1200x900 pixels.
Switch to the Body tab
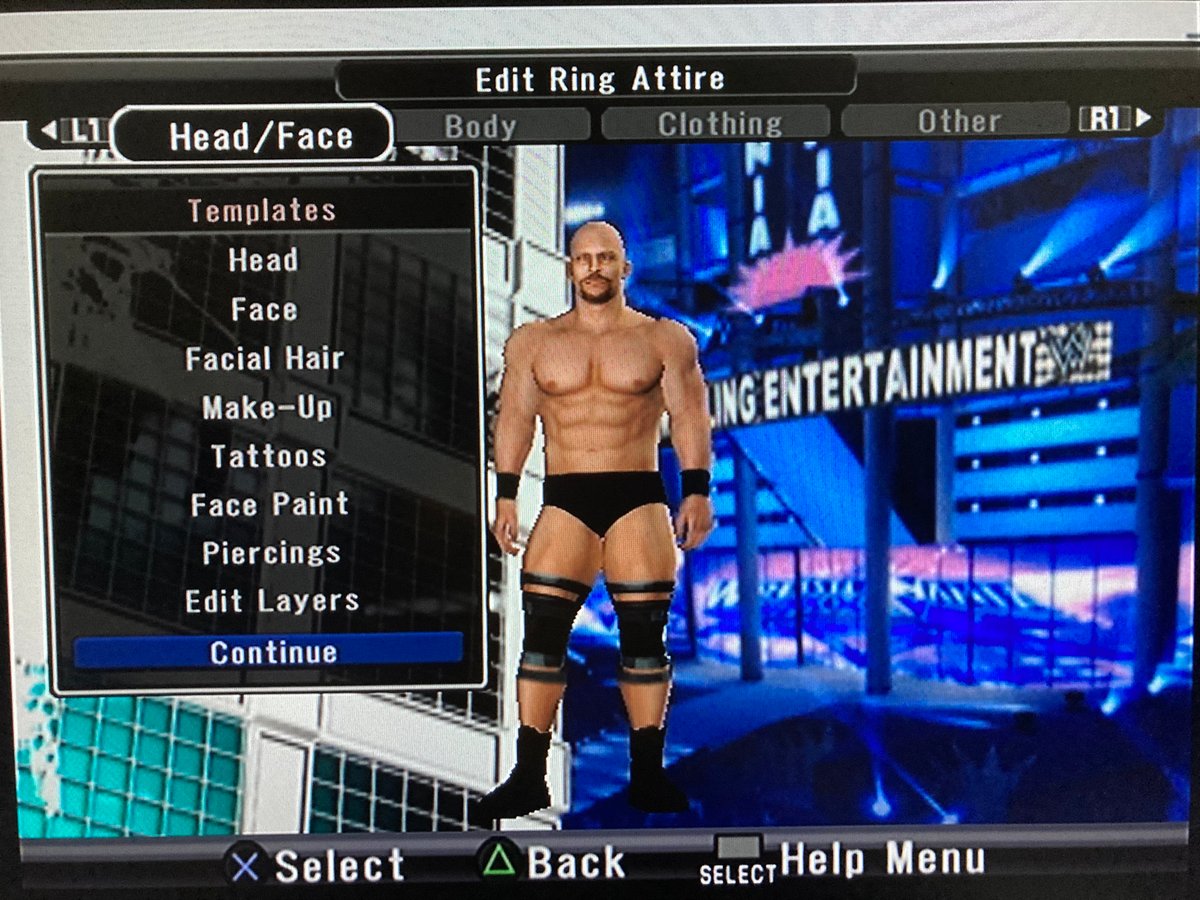480,127
